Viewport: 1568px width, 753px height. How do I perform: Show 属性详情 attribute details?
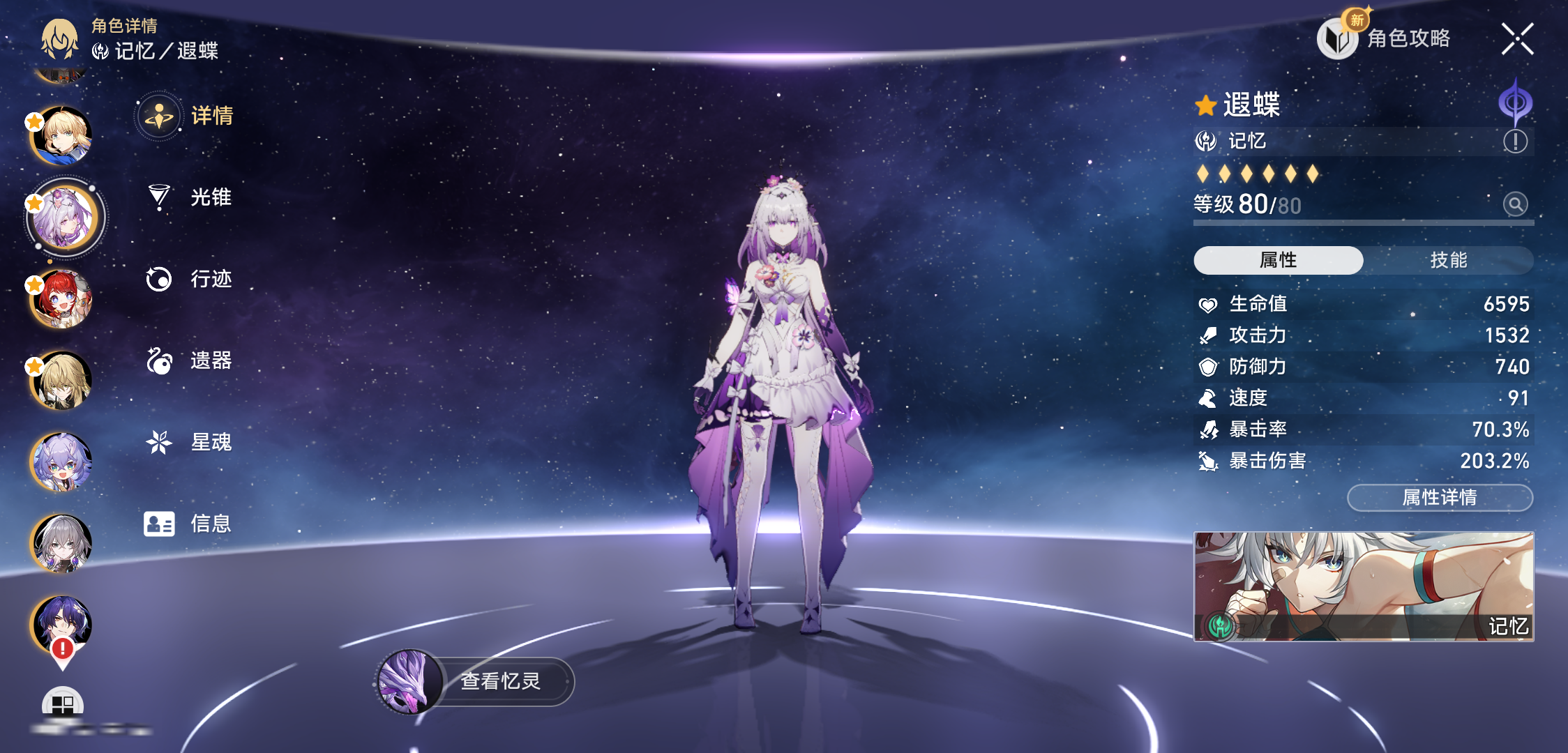(x=1439, y=498)
